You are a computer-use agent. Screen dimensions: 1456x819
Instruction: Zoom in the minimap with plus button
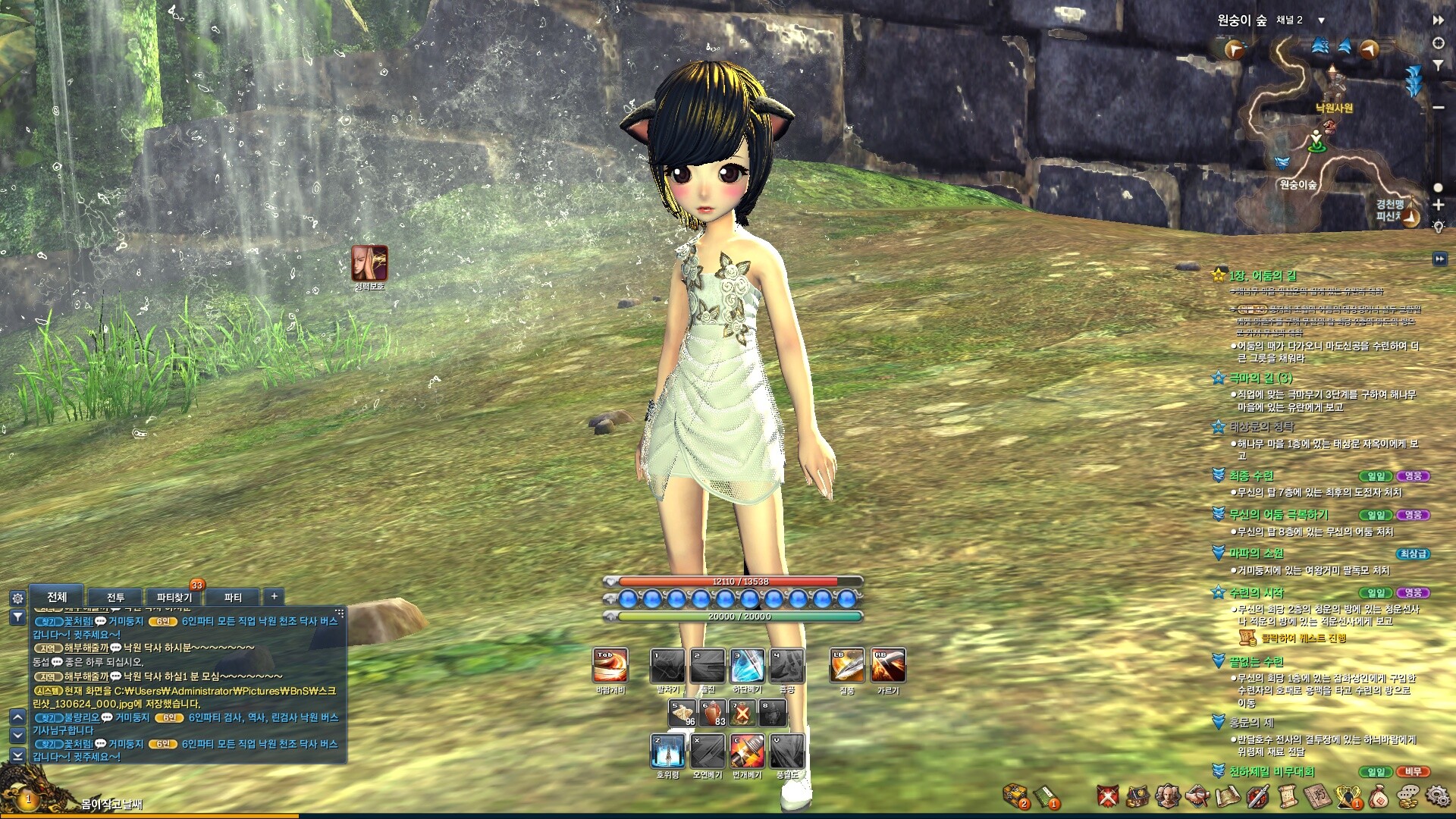coord(1438,205)
